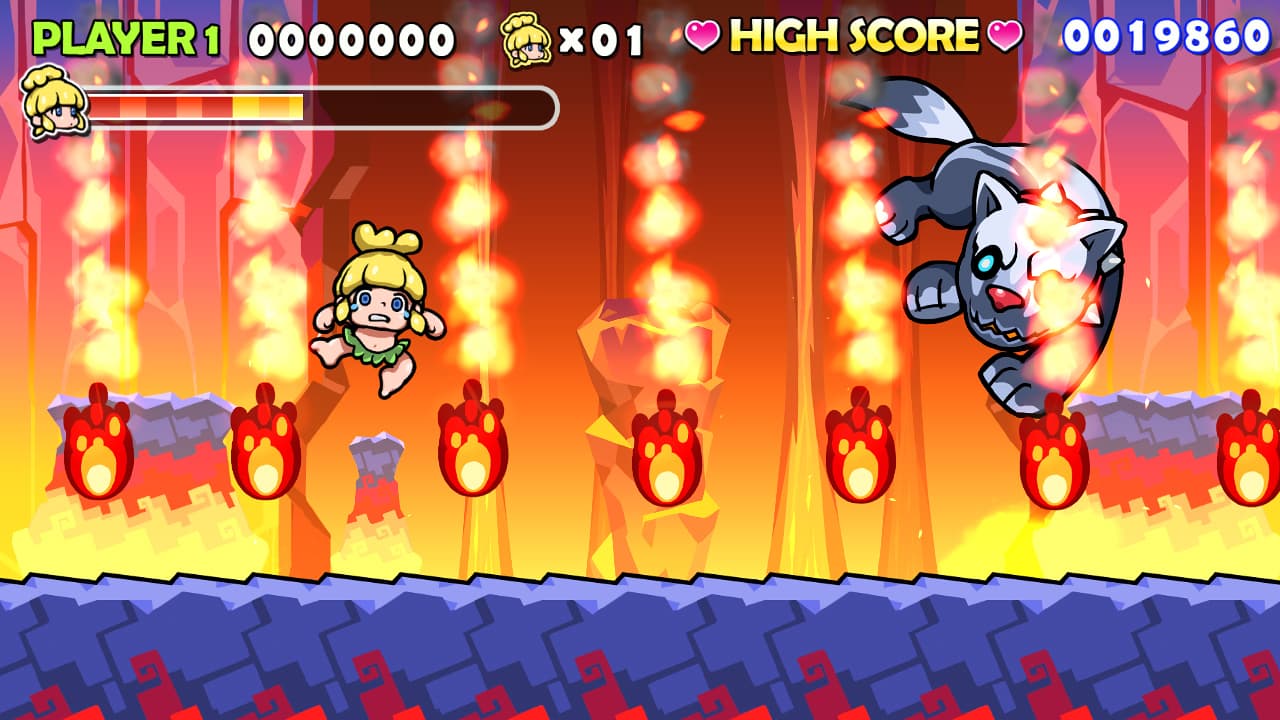Select the HIGH SCORE heading
This screenshot has width=1280, height=720.
[852, 34]
